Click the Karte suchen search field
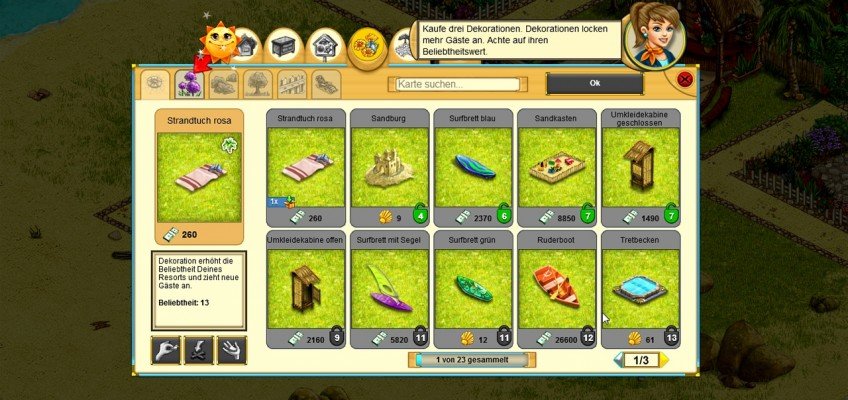848x400 pixels. pos(458,84)
